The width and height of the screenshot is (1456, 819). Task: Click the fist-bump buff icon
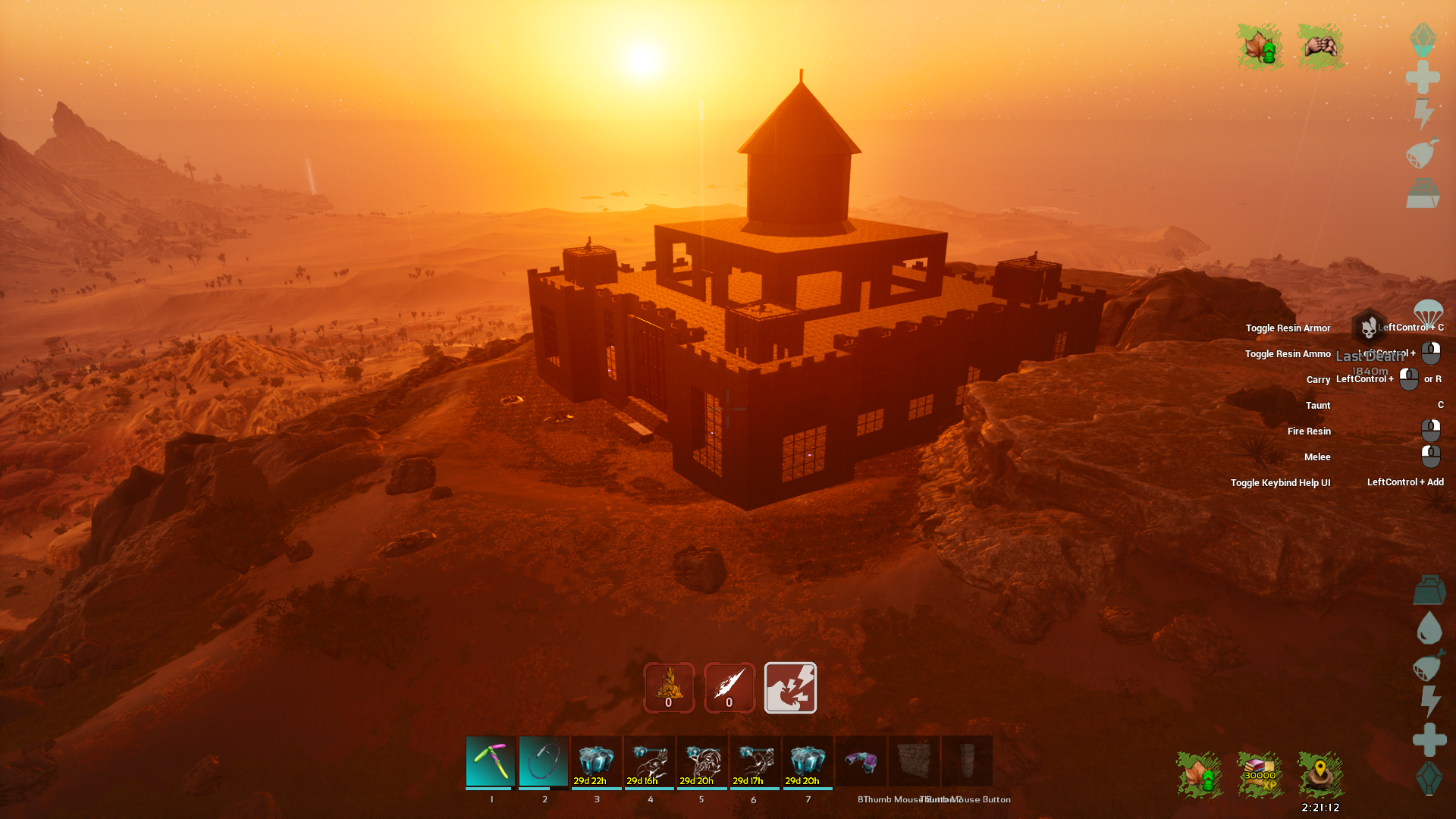(x=1320, y=47)
